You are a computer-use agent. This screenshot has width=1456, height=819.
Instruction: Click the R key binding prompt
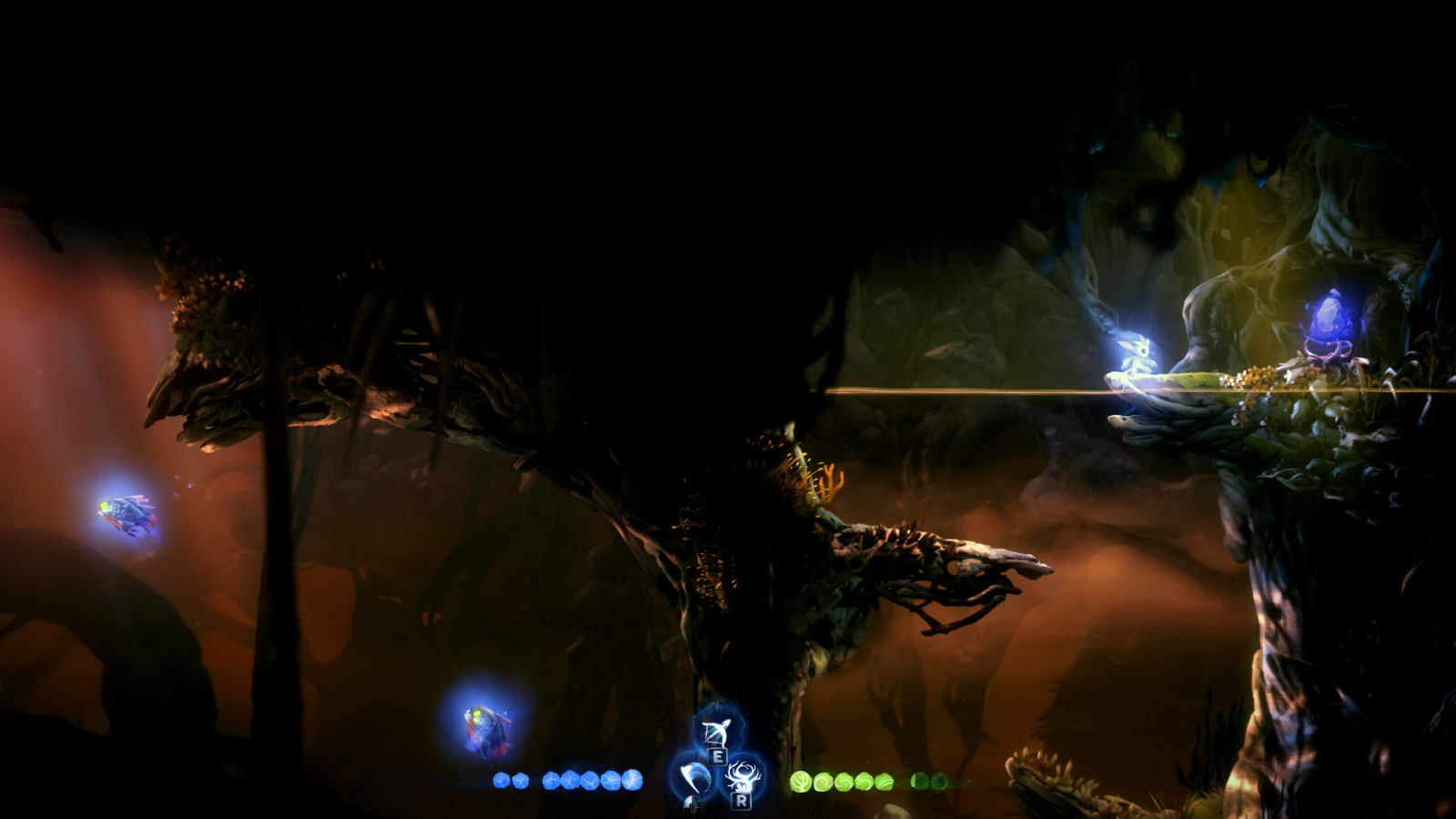740,802
